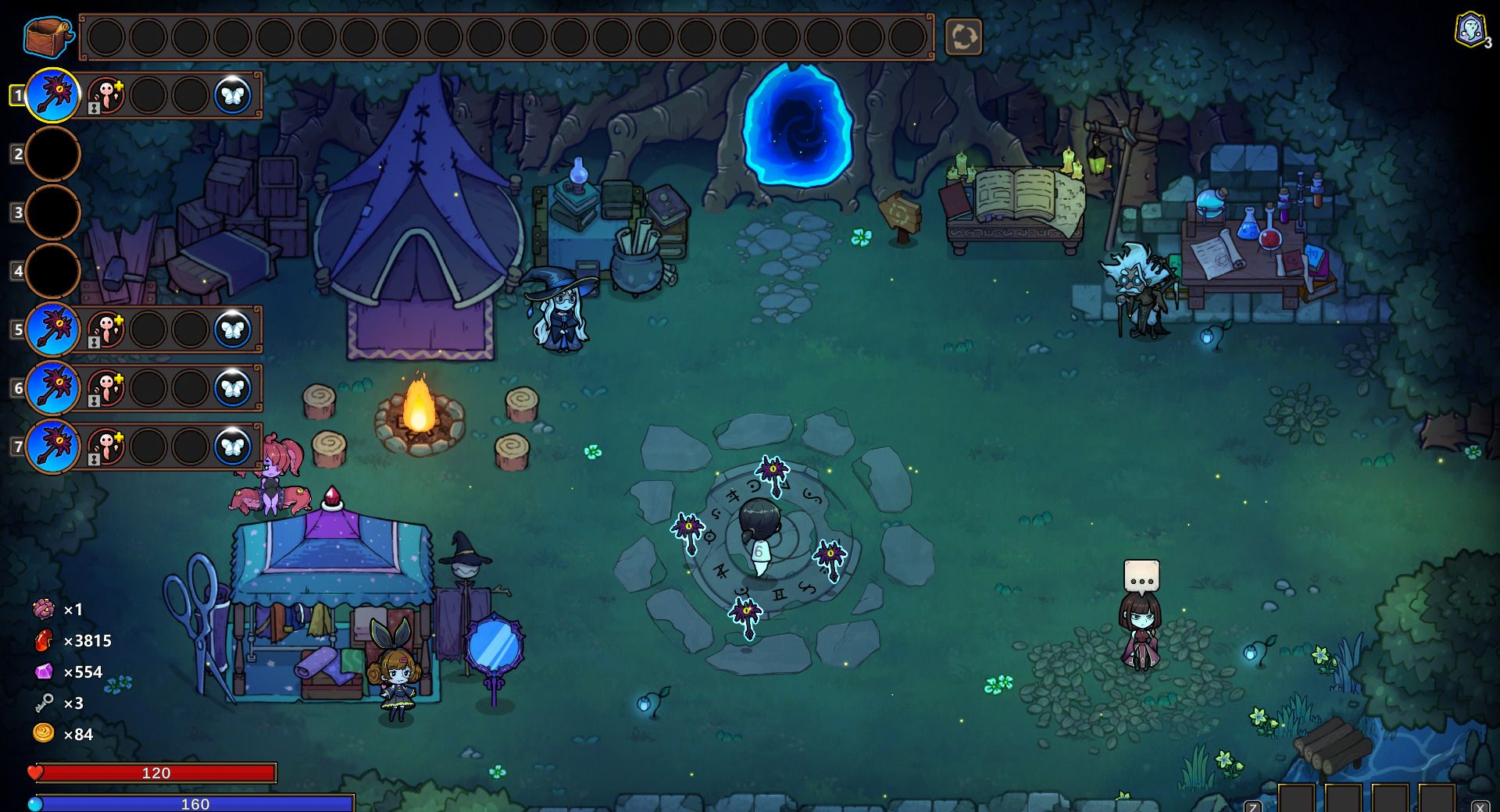This screenshot has height=812, width=1500.
Task: Select the wand in slot 1
Action: 53,95
